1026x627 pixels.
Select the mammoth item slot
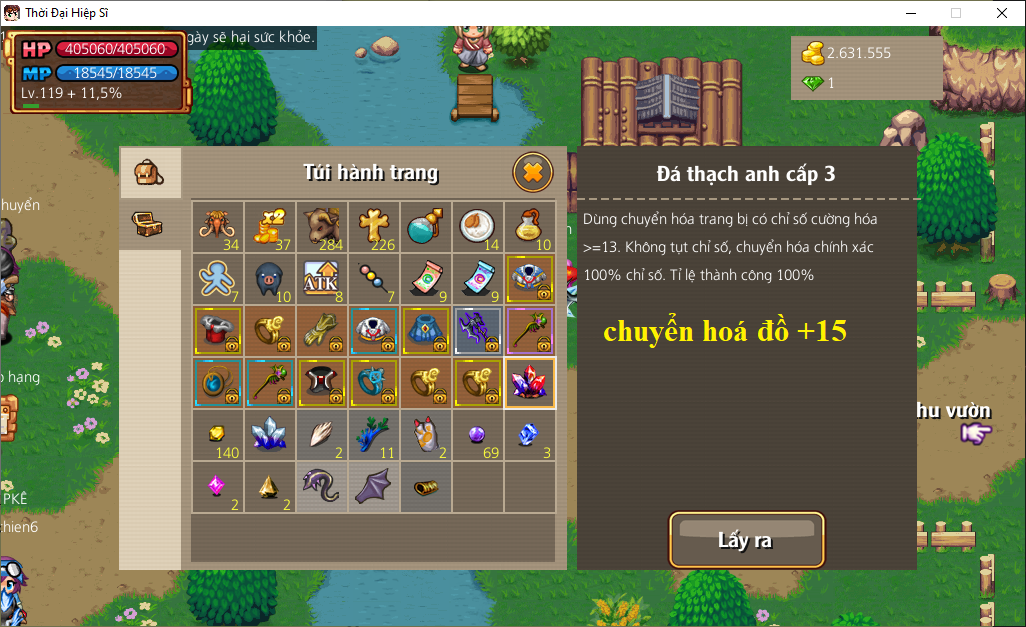217,227
